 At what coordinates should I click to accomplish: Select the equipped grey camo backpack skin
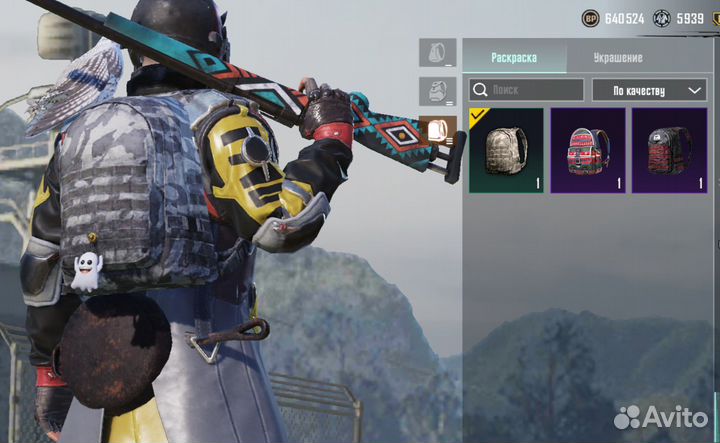[x=506, y=150]
